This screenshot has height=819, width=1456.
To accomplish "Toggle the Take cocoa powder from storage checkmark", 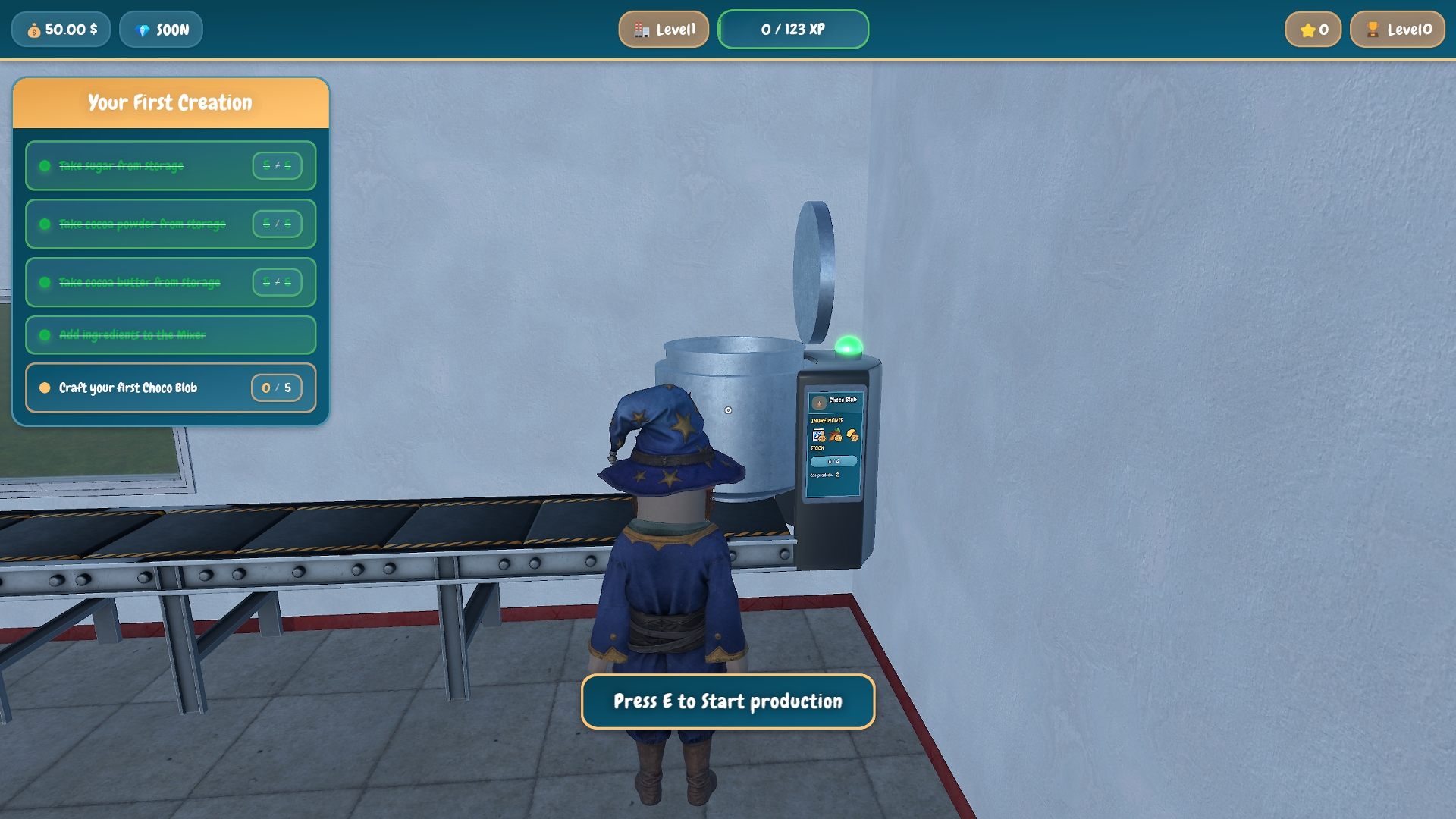I will [45, 224].
